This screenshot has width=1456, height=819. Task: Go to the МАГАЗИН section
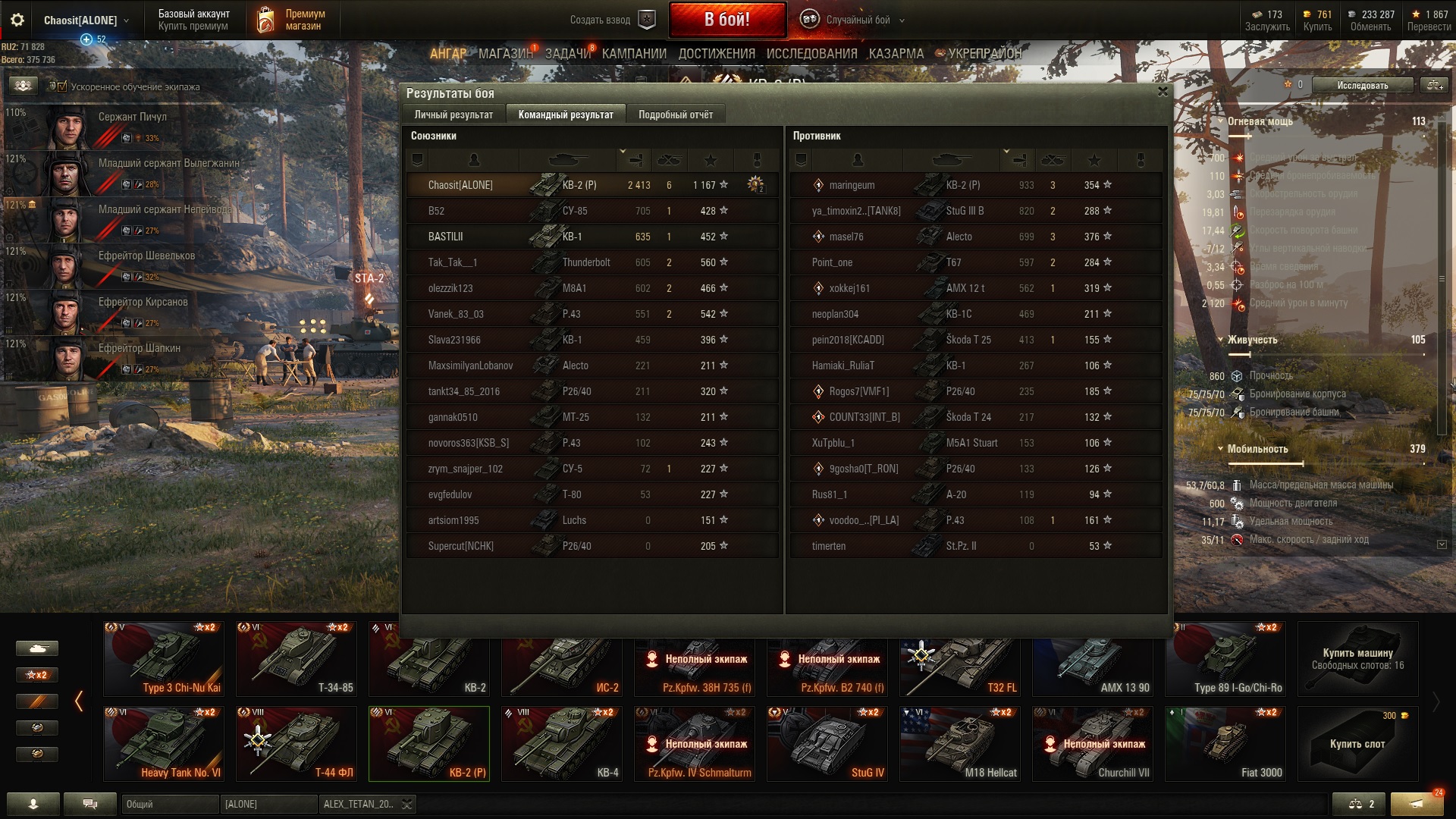[505, 54]
